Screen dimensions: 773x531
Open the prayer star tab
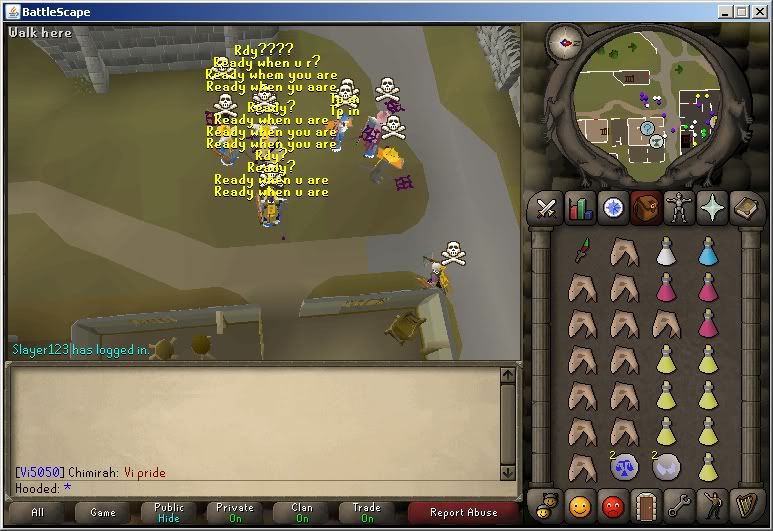(x=712, y=208)
